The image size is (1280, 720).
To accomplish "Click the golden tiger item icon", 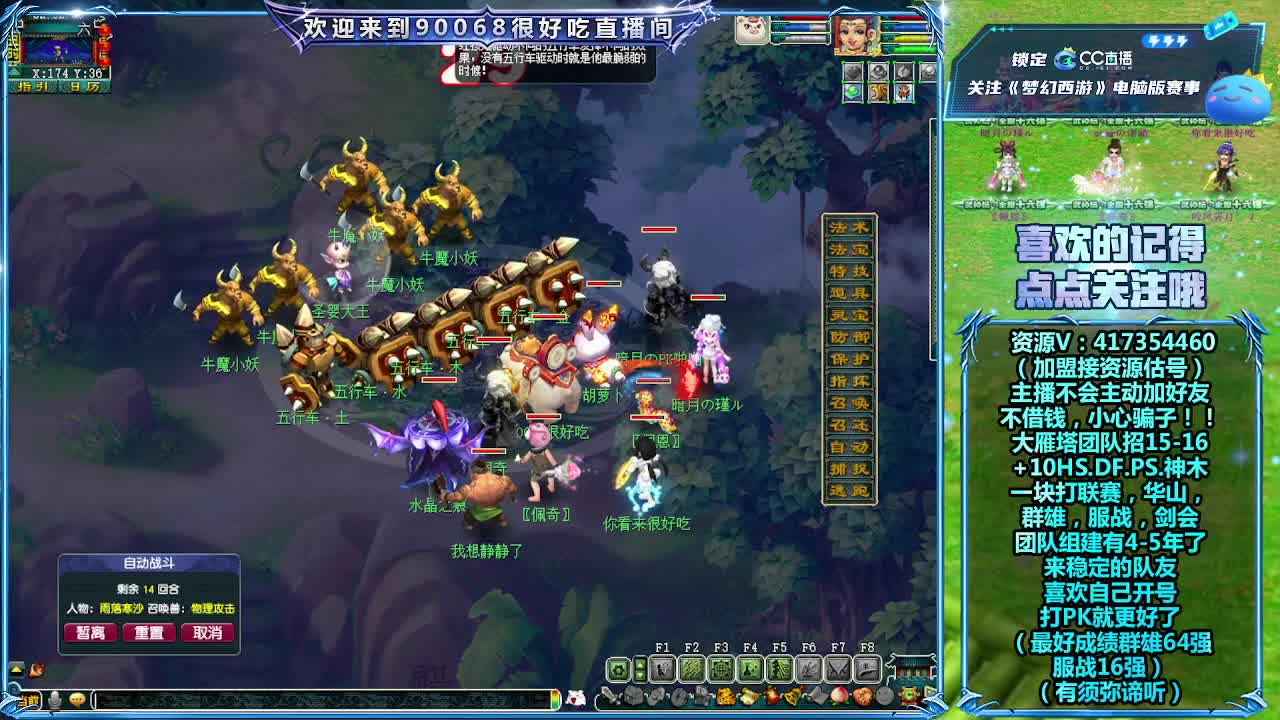I will point(724,696).
